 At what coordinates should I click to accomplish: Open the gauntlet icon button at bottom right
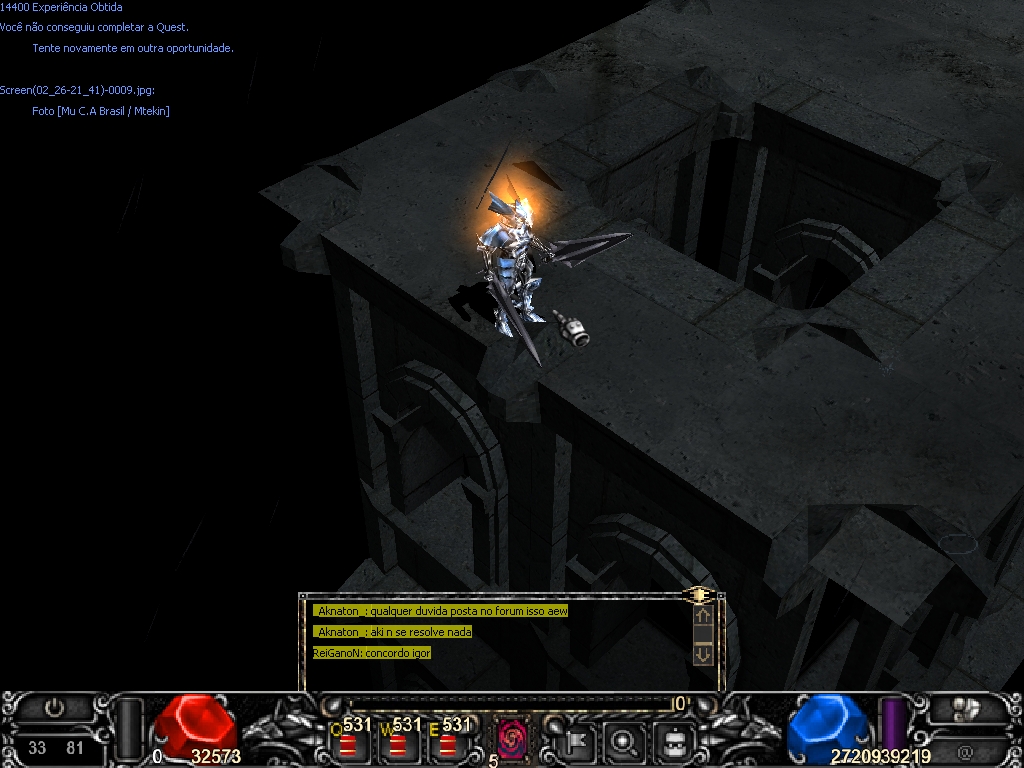[x=965, y=709]
